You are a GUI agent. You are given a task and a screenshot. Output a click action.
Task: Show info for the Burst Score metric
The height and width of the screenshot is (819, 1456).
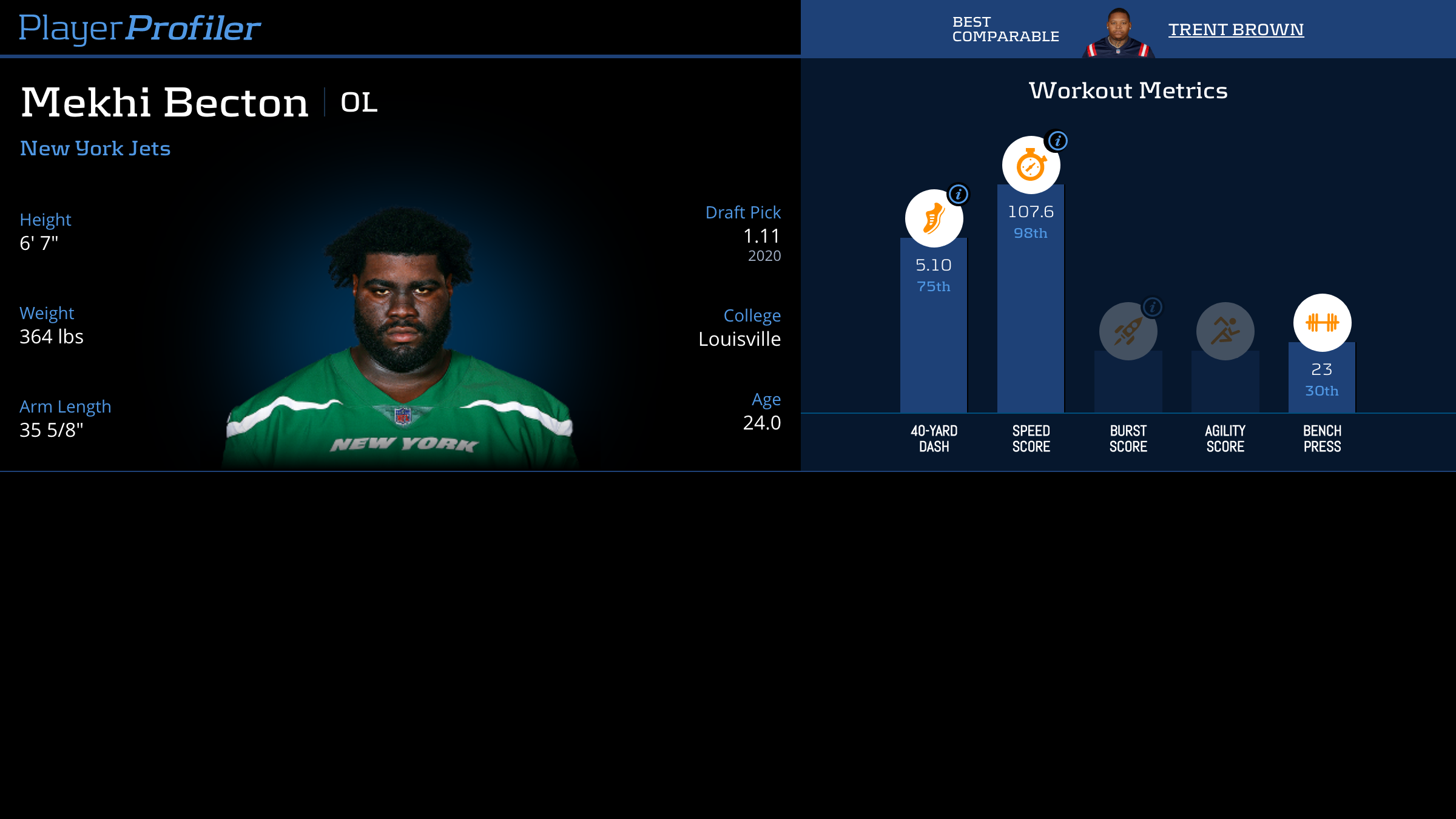[1152, 307]
